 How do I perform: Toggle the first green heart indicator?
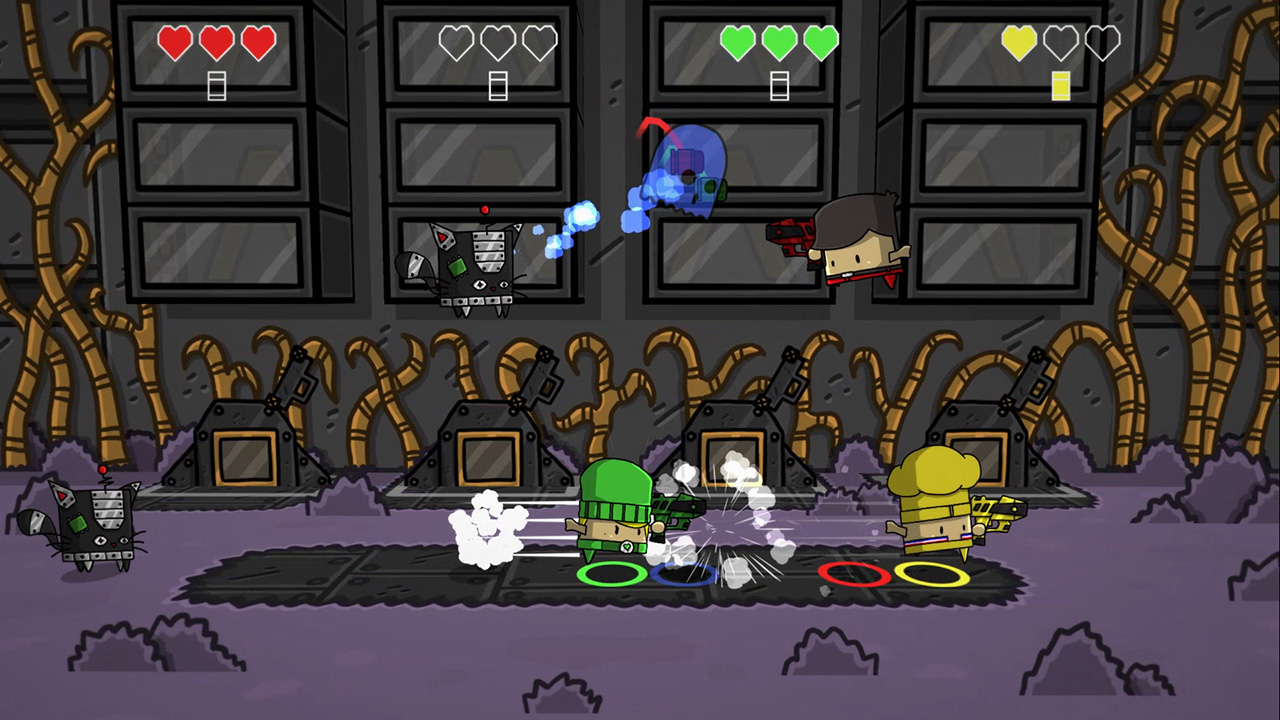[736, 42]
